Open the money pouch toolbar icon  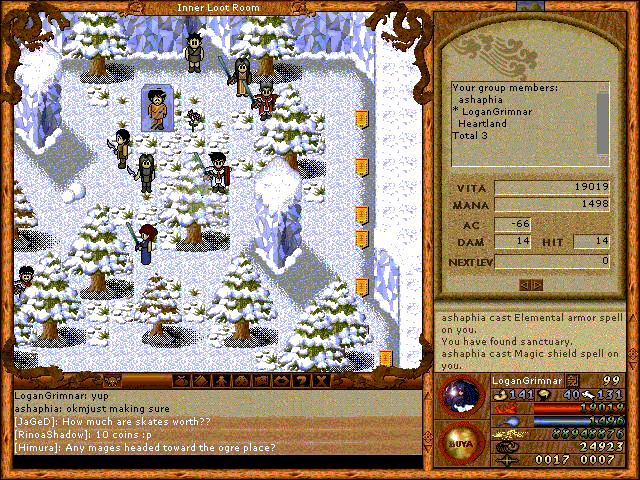(181, 381)
